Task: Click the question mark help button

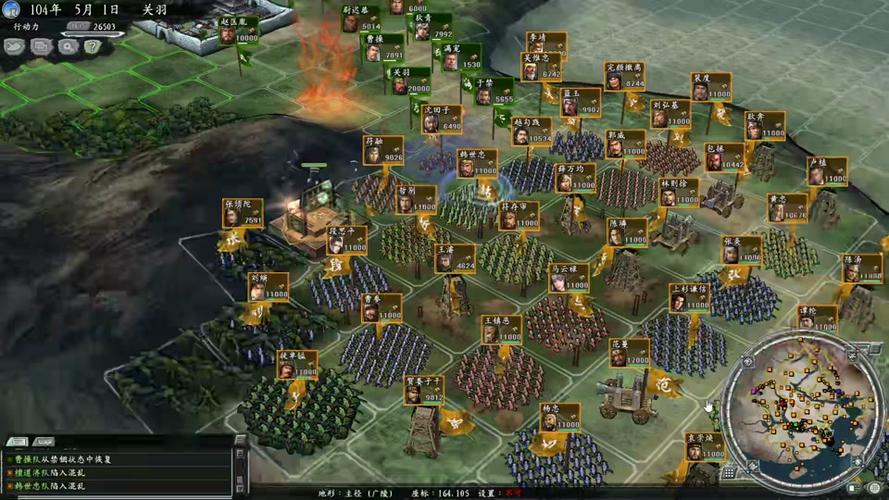Action: pos(93,46)
